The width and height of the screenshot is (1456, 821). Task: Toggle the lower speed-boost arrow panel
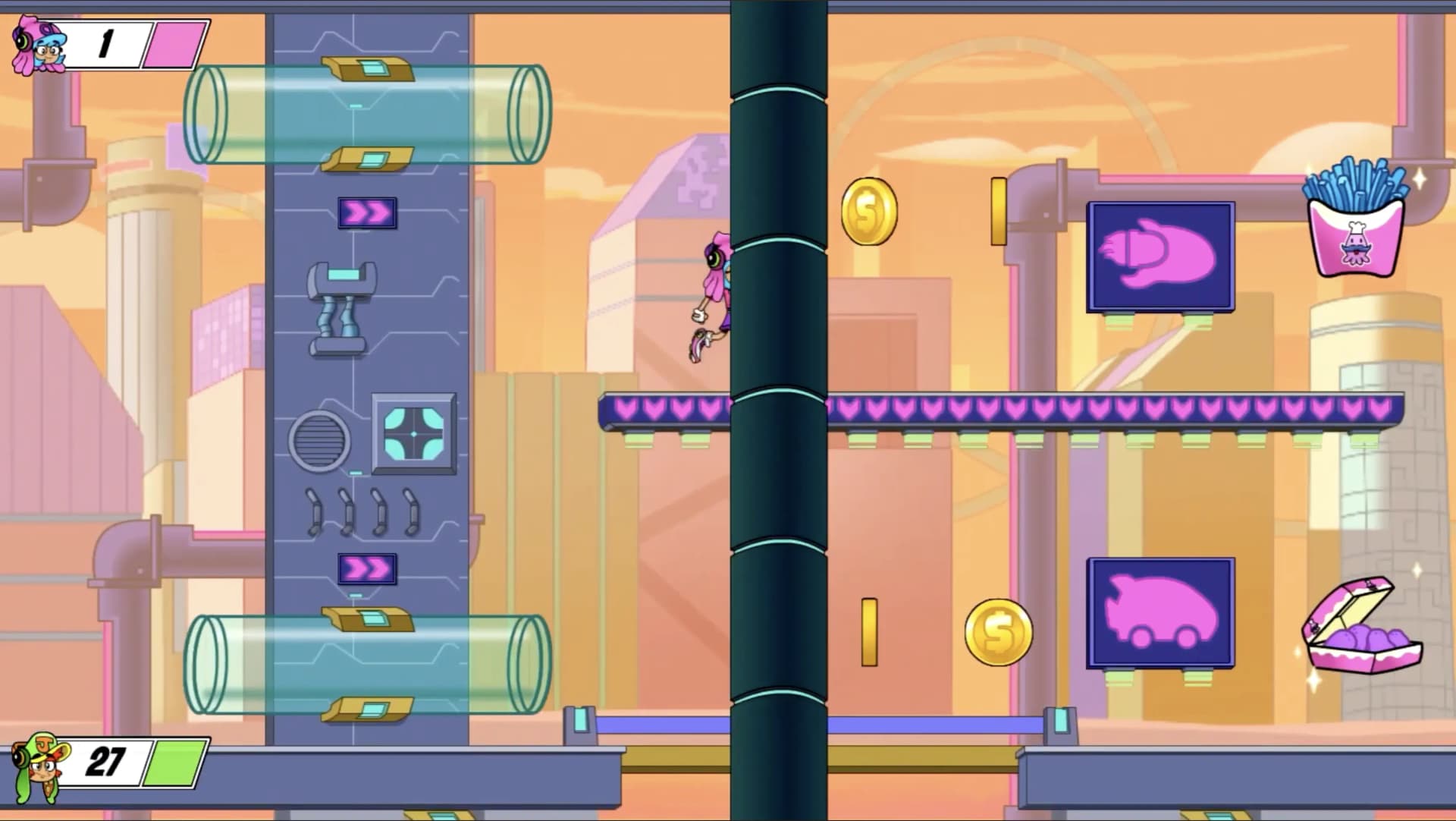(x=366, y=568)
